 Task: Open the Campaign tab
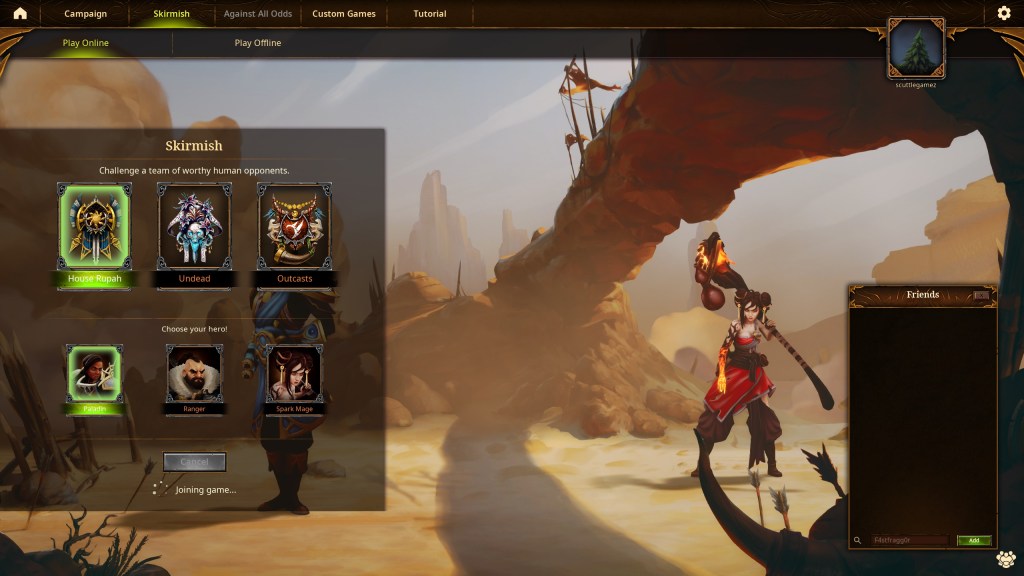[86, 14]
